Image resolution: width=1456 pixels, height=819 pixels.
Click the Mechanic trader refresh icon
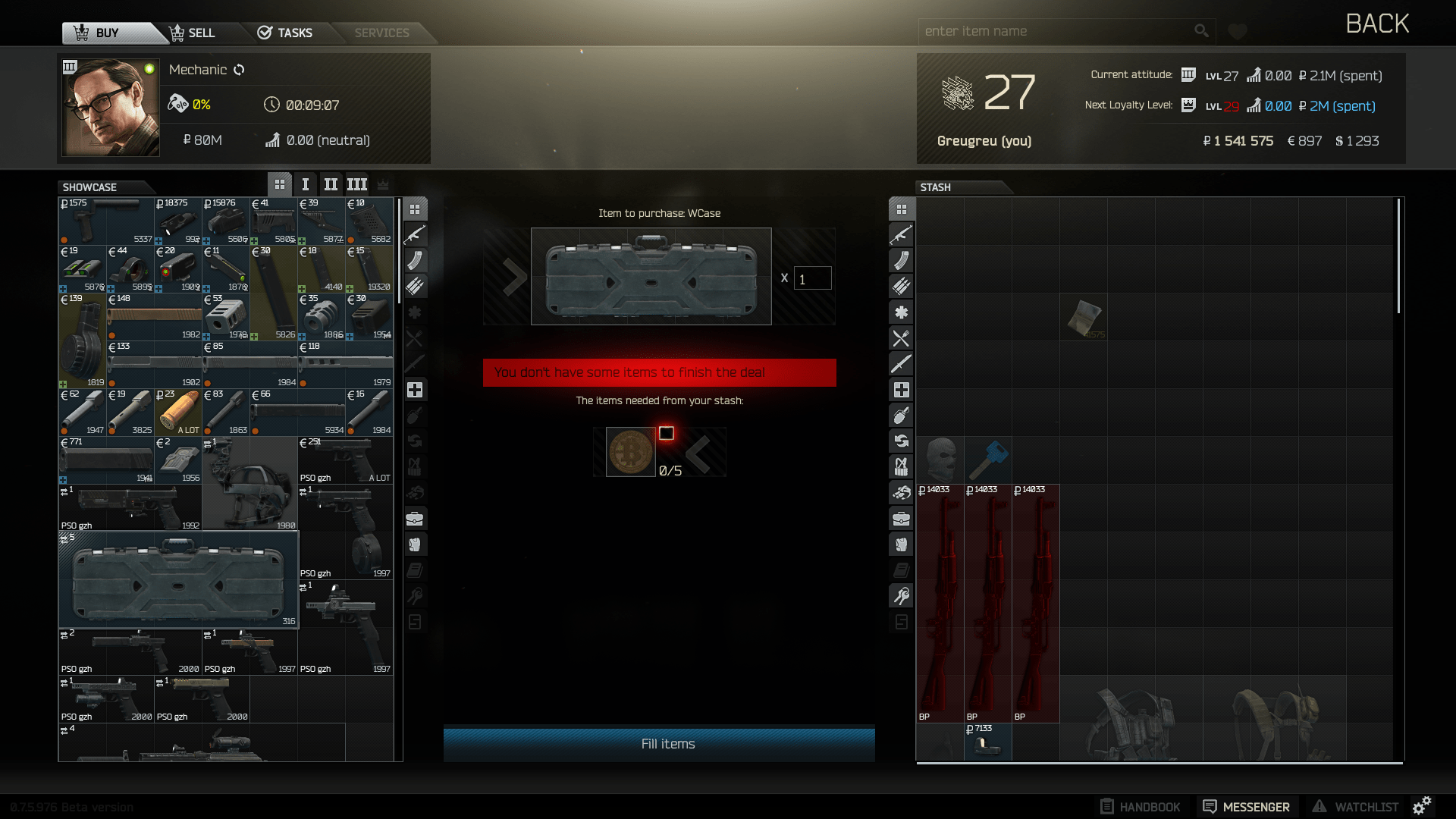point(240,69)
